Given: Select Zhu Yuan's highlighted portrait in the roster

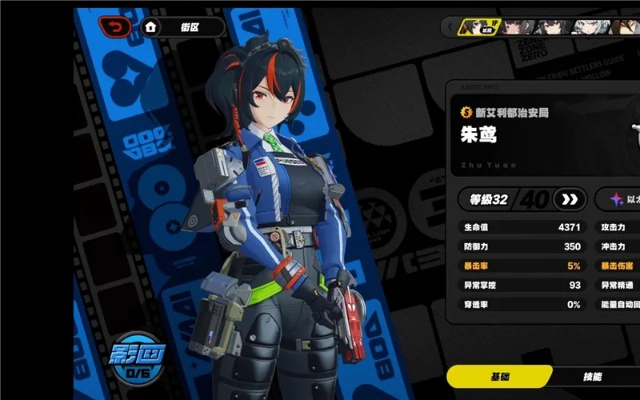Looking at the screenshot, I should click(x=477, y=27).
